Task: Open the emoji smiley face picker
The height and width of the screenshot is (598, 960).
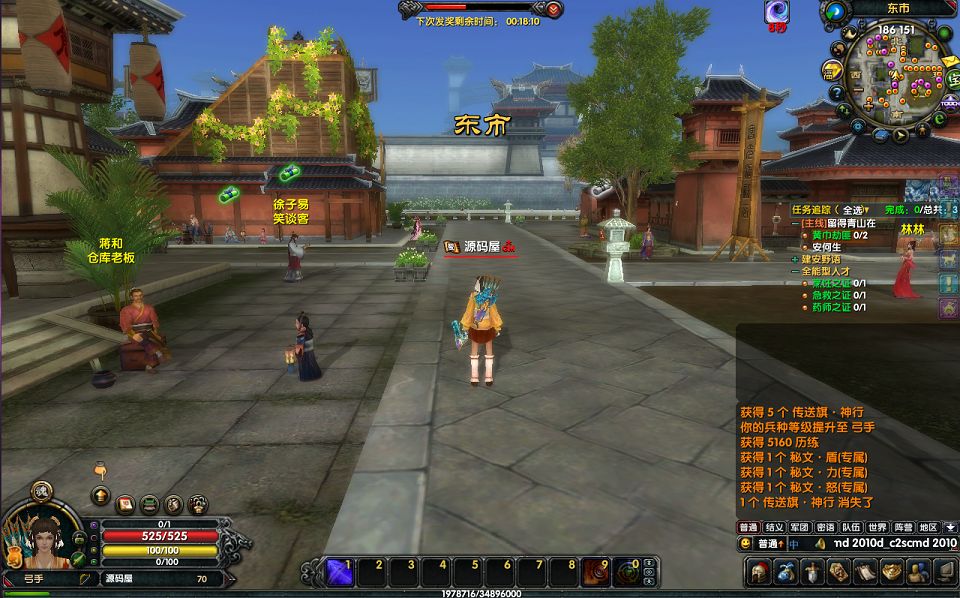Action: tap(746, 544)
